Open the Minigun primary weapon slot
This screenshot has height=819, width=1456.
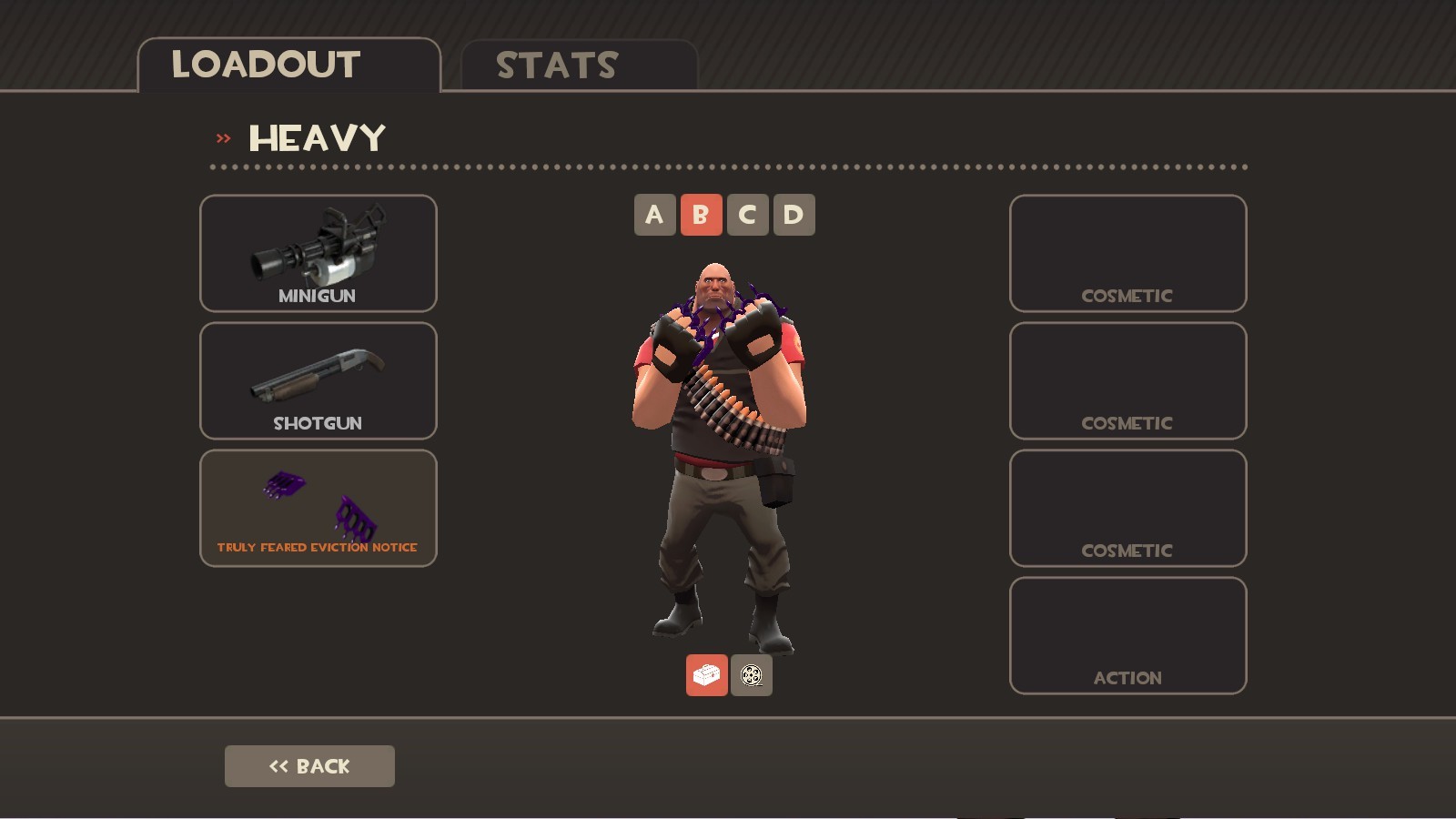[318, 254]
